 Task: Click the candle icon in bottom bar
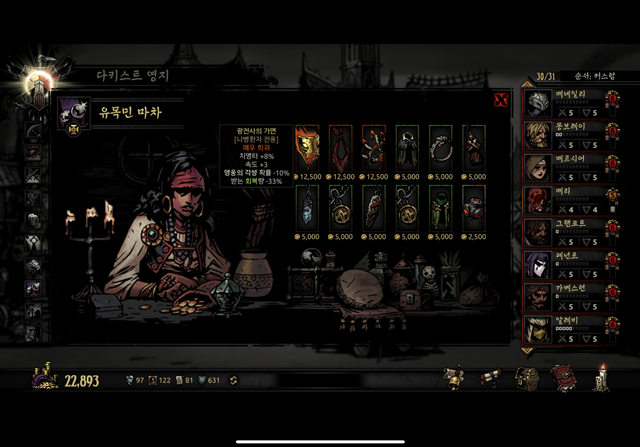tap(603, 378)
